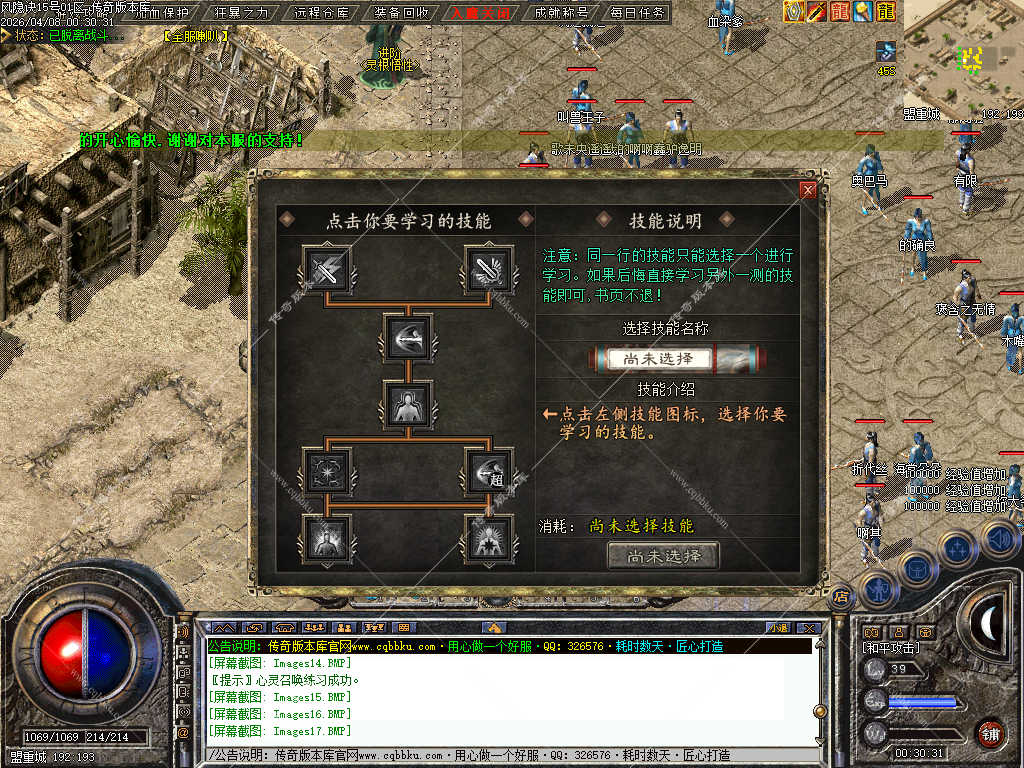The width and height of the screenshot is (1024, 768).
Task: Open the 成就称号 achievement titles menu
Action: point(561,13)
